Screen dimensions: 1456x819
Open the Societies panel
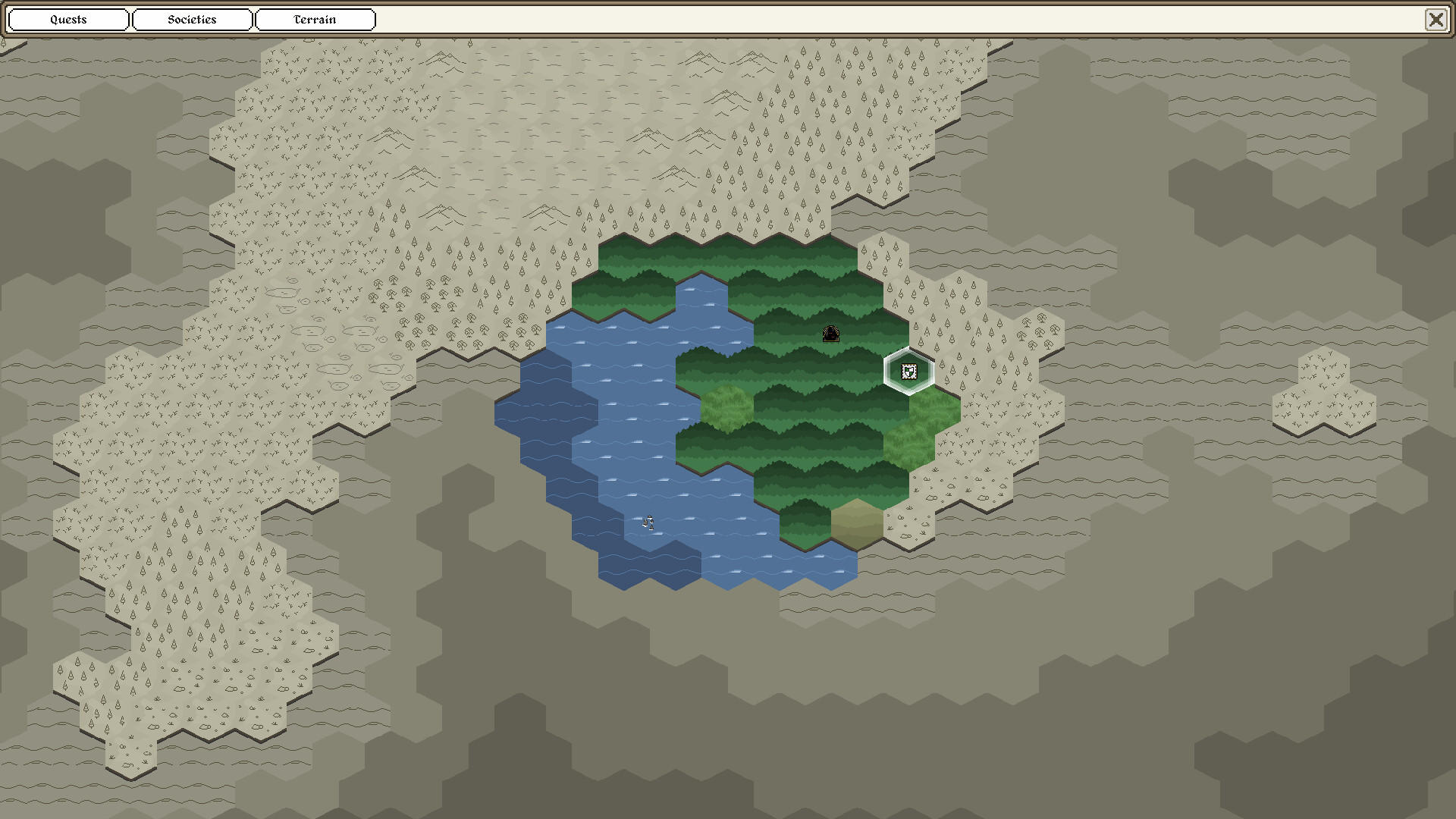click(192, 20)
